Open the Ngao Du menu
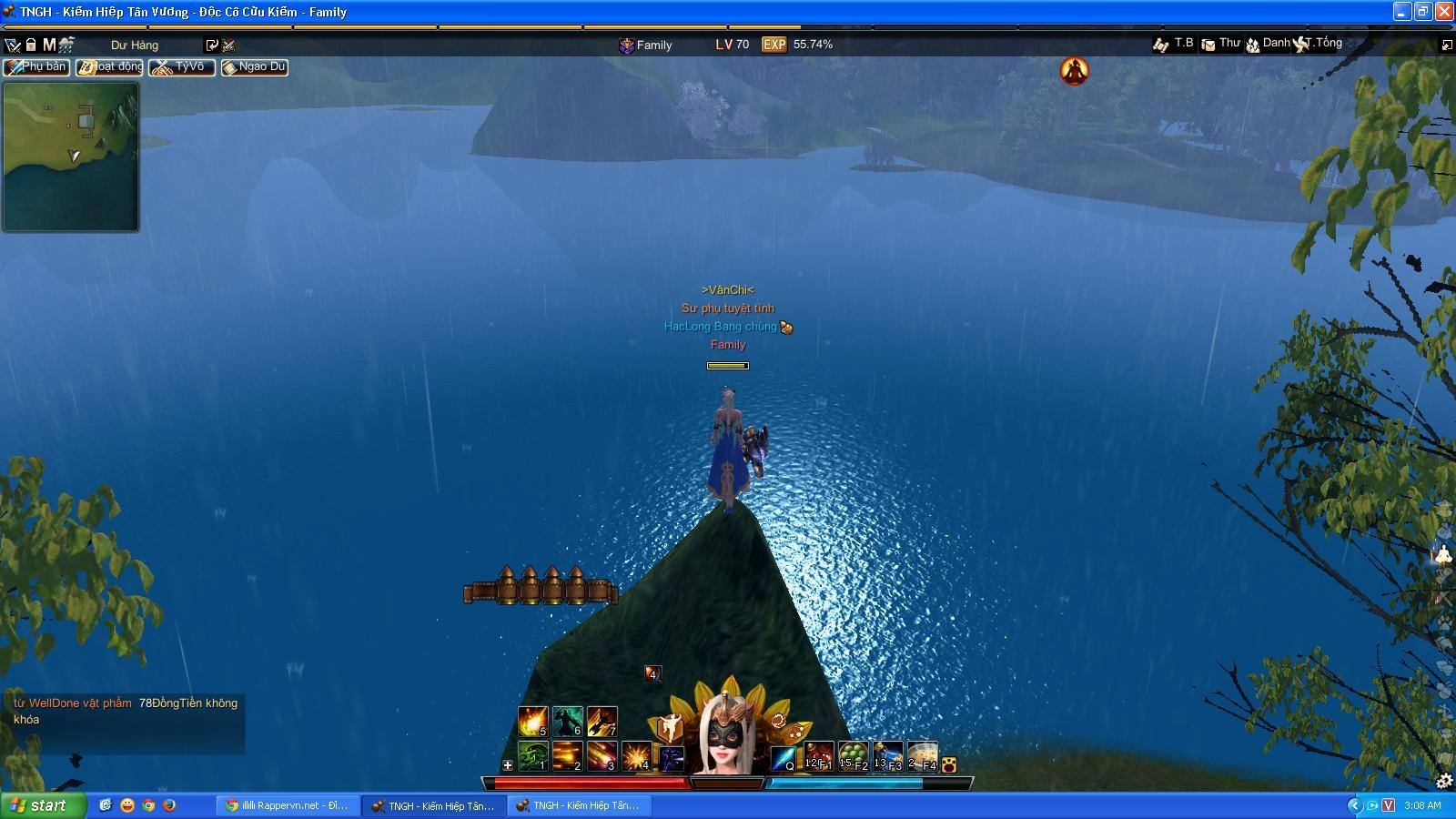This screenshot has width=1456, height=819. (255, 67)
